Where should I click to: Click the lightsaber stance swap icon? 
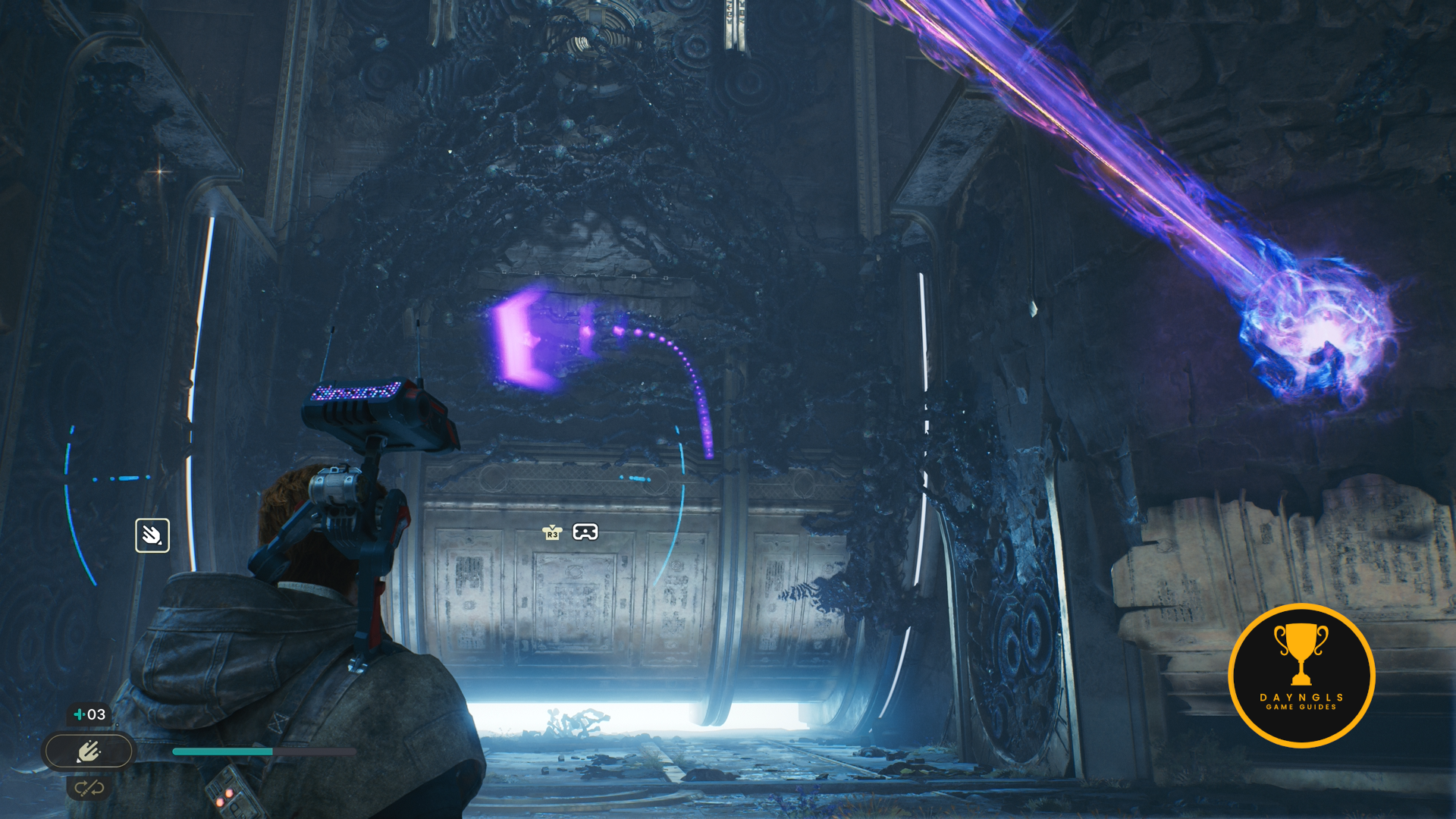tap(89, 788)
